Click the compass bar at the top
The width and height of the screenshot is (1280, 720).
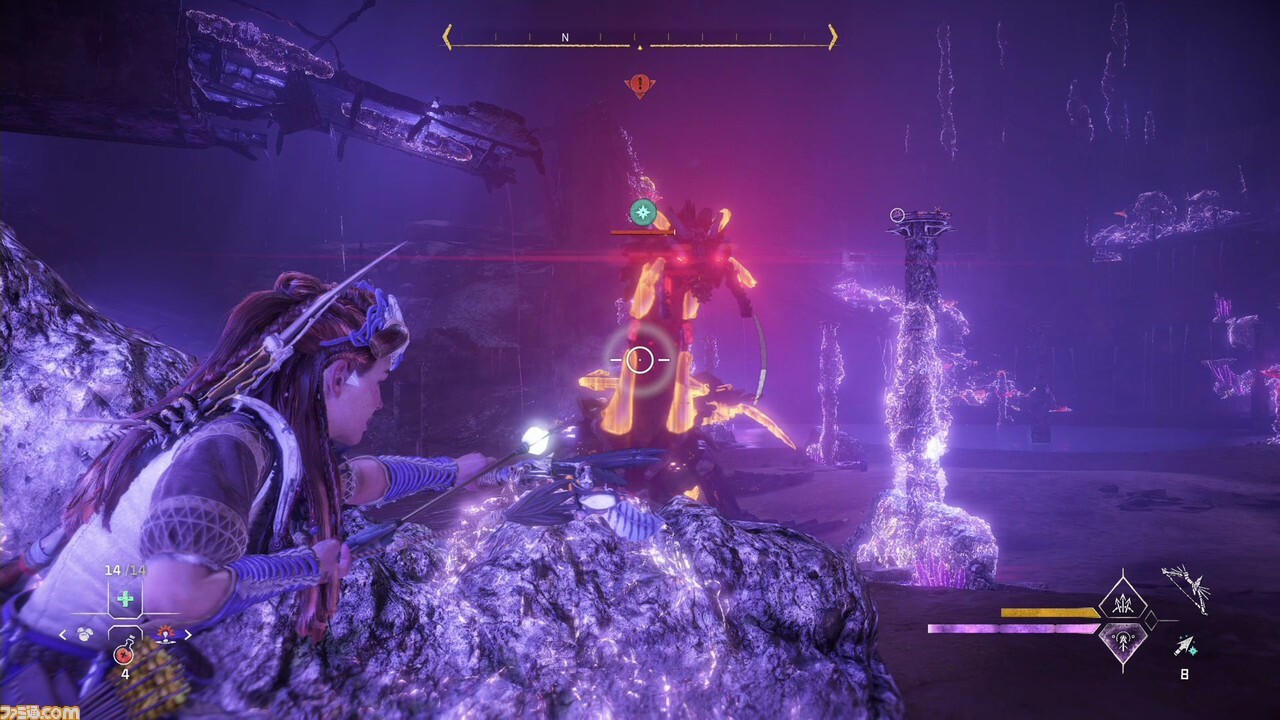click(640, 38)
